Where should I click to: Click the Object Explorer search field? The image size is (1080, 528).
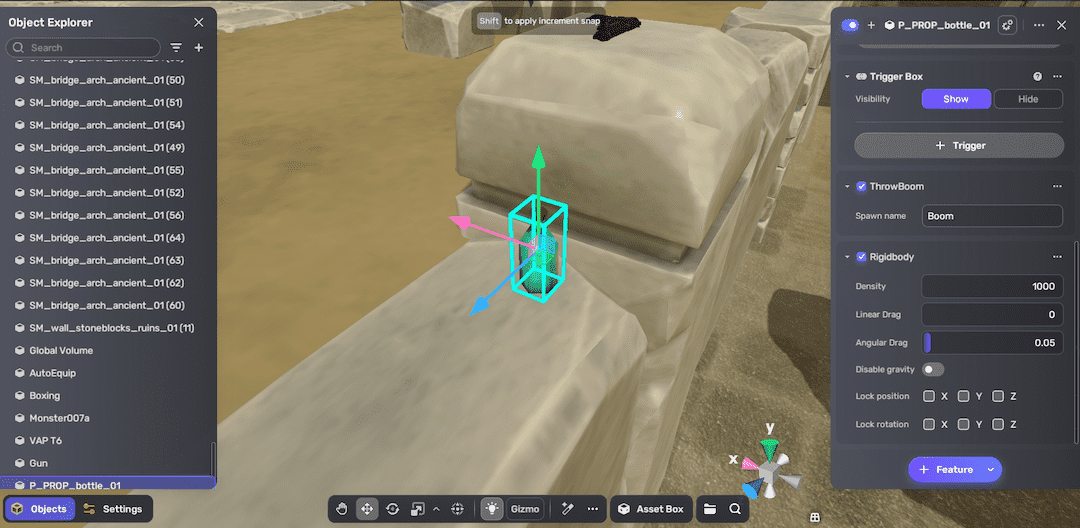(x=90, y=48)
